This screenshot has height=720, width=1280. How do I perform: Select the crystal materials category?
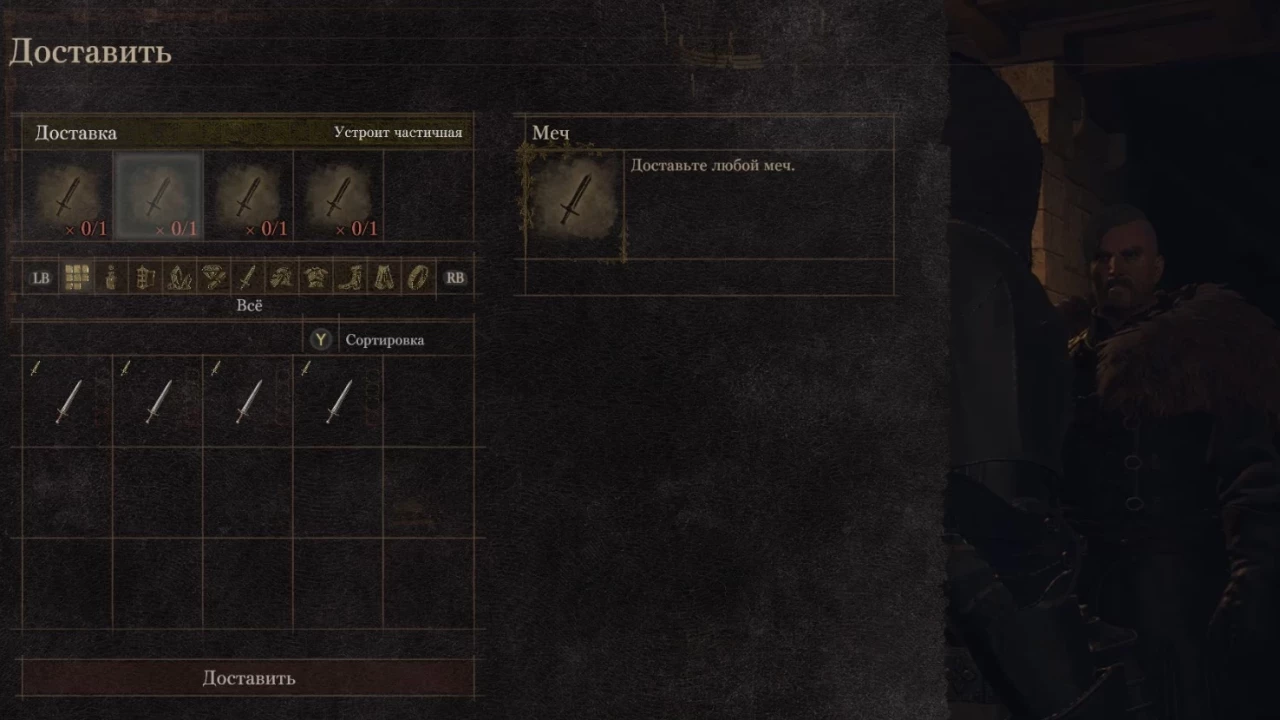tap(179, 278)
